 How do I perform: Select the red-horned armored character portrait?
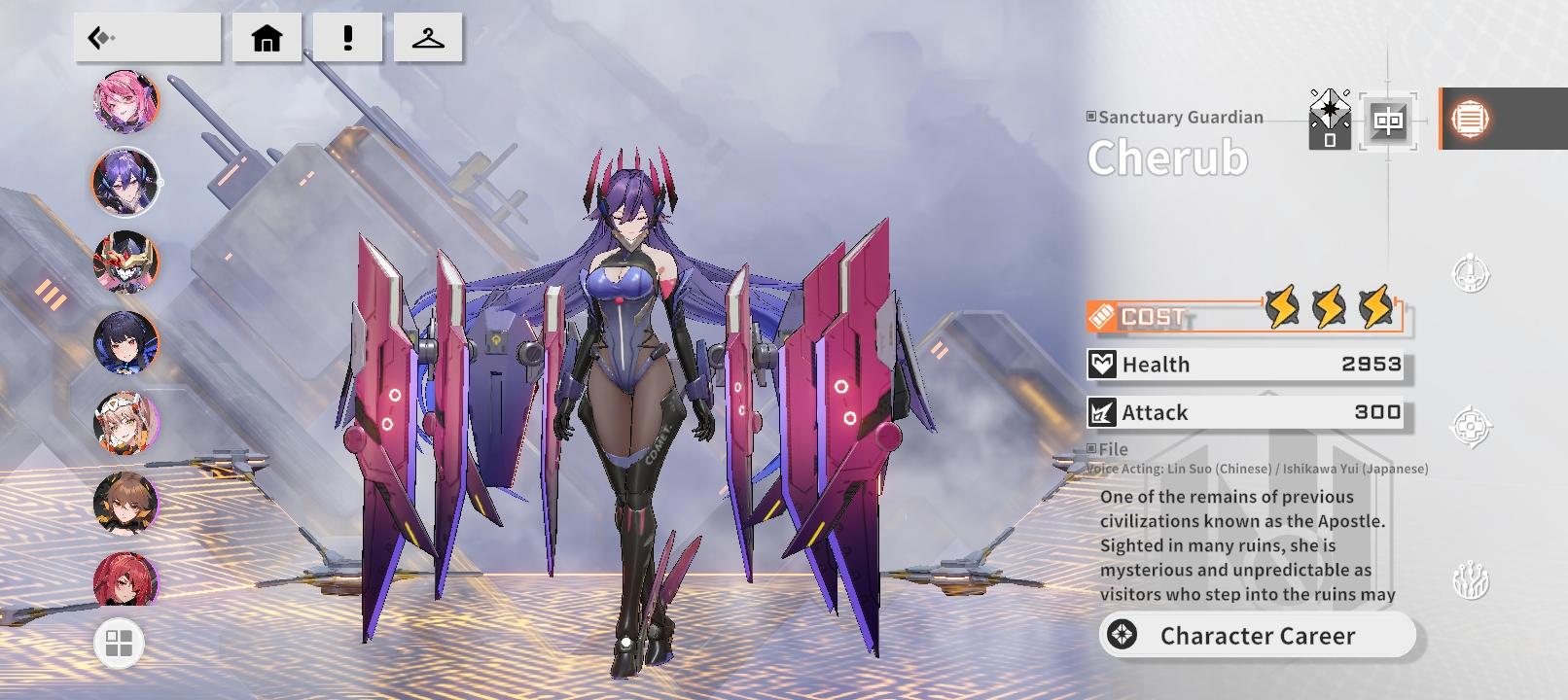click(x=126, y=262)
